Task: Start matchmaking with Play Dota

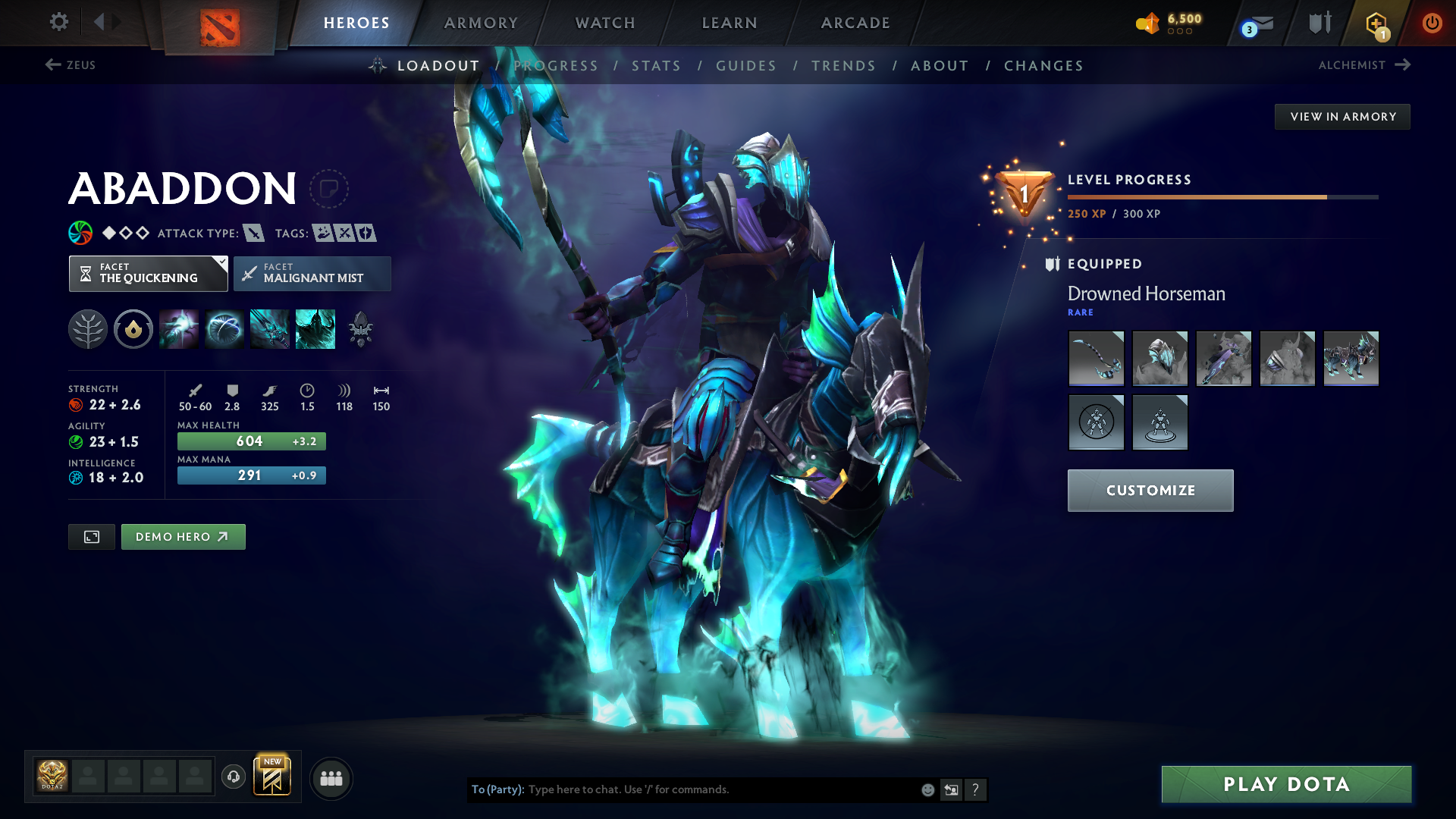Action: click(x=1286, y=784)
